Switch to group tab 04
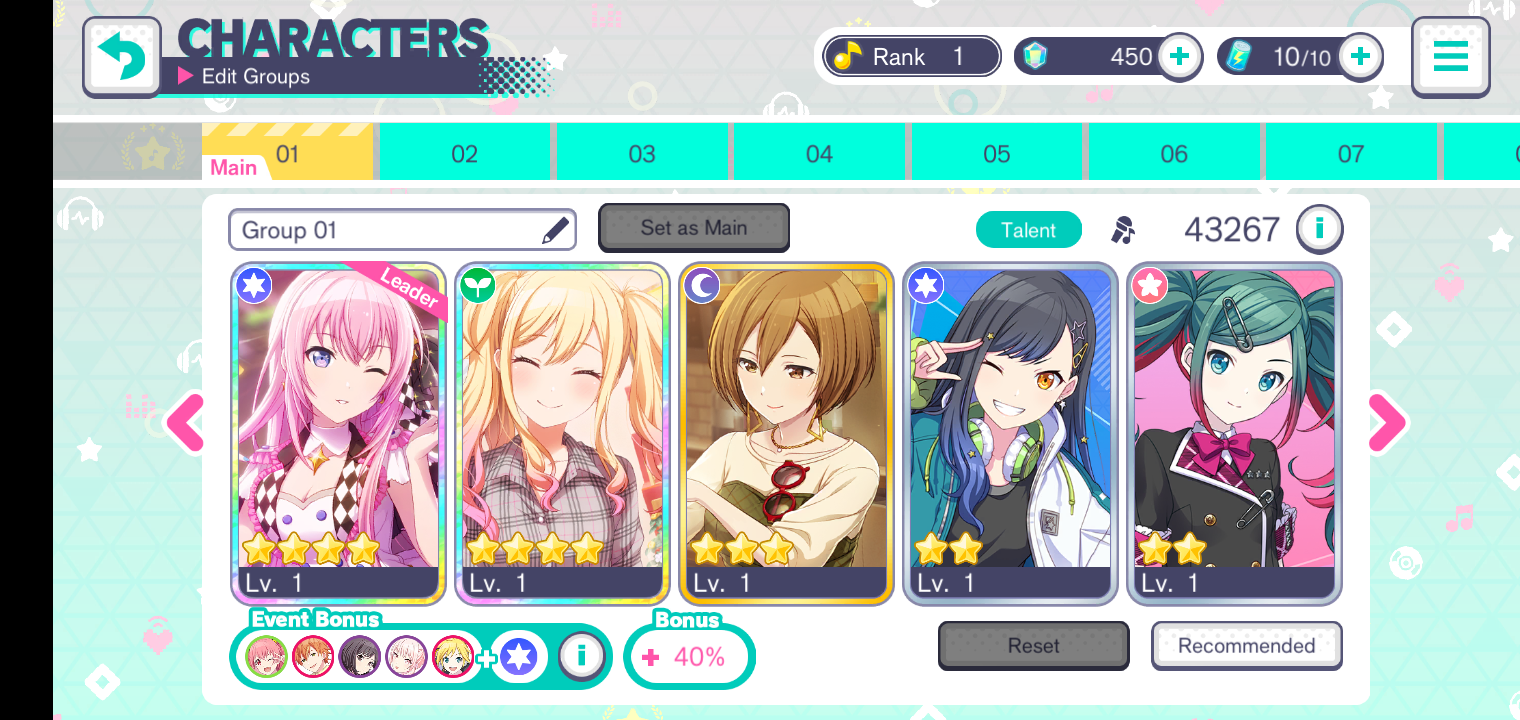The image size is (1520, 720). pyautogui.click(x=819, y=154)
